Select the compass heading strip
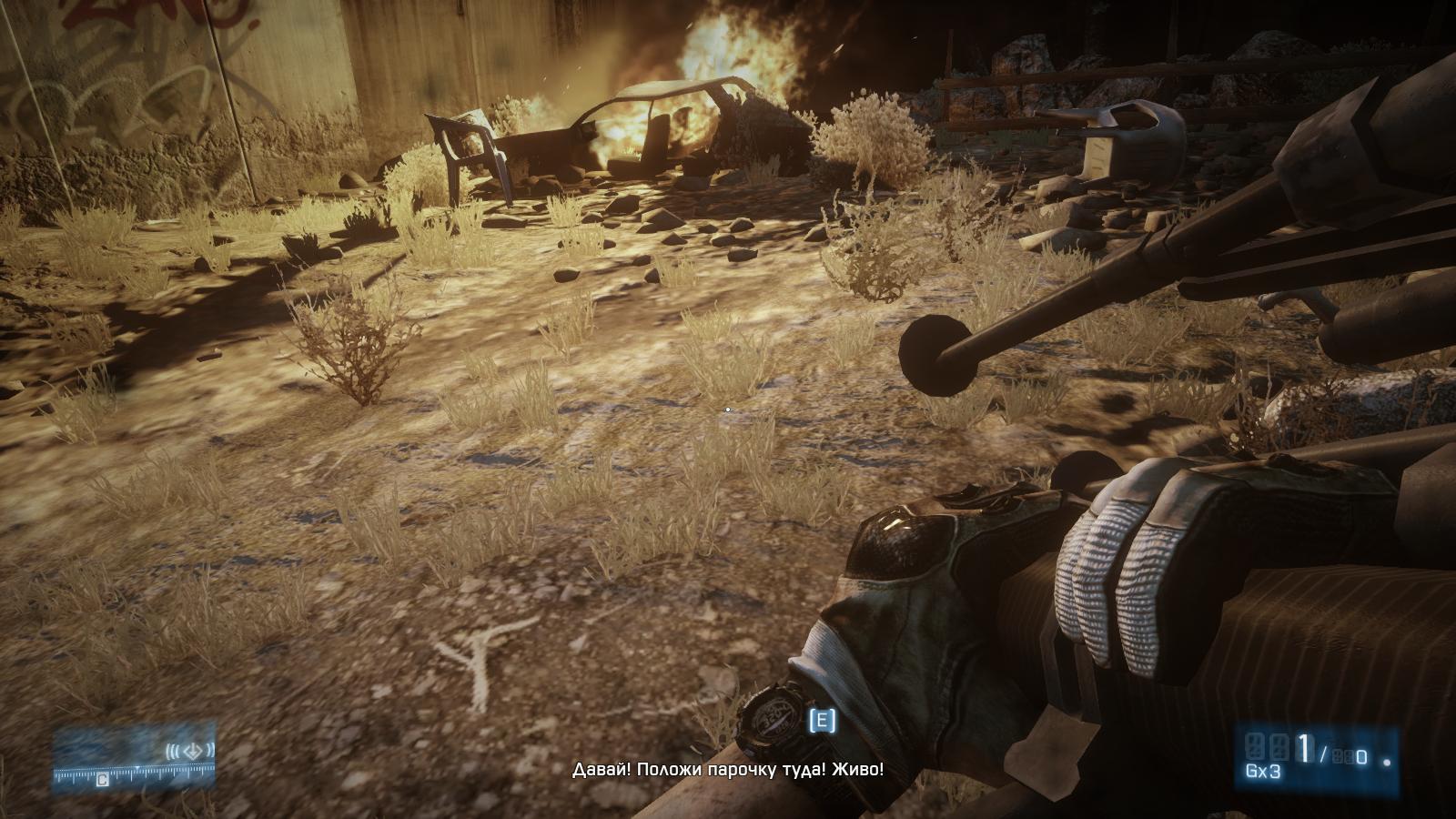The width and height of the screenshot is (1456, 819). coord(135,773)
